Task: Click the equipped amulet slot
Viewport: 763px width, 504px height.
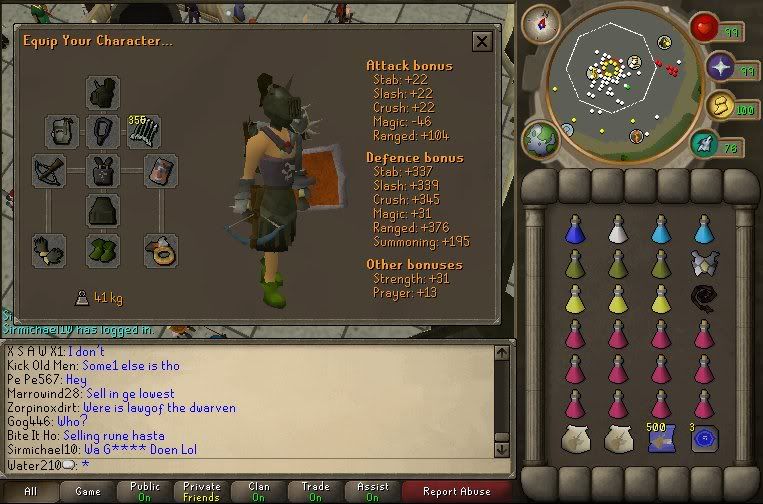Action: [101, 131]
